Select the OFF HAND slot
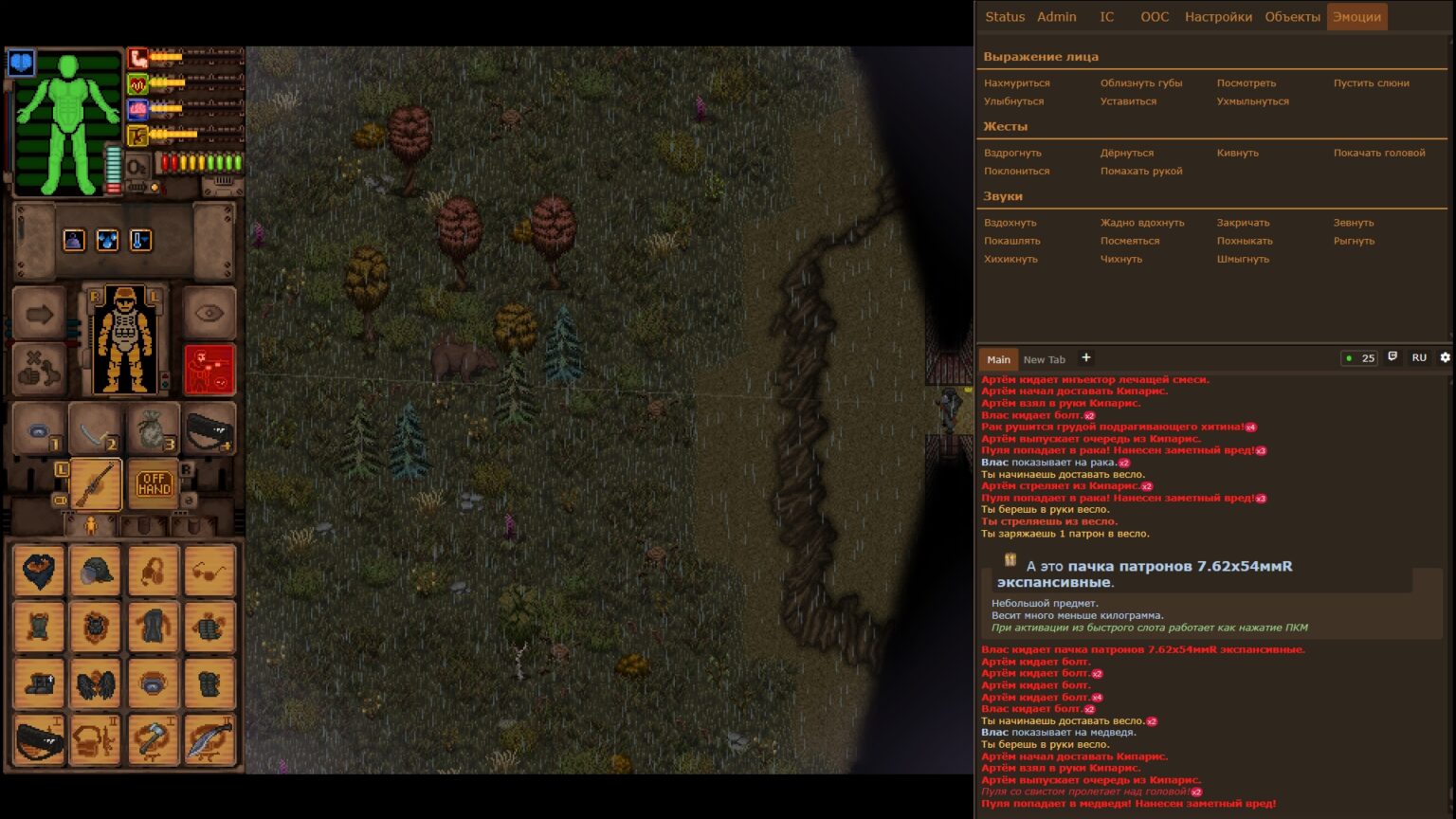Viewport: 1456px width, 819px height. click(154, 483)
